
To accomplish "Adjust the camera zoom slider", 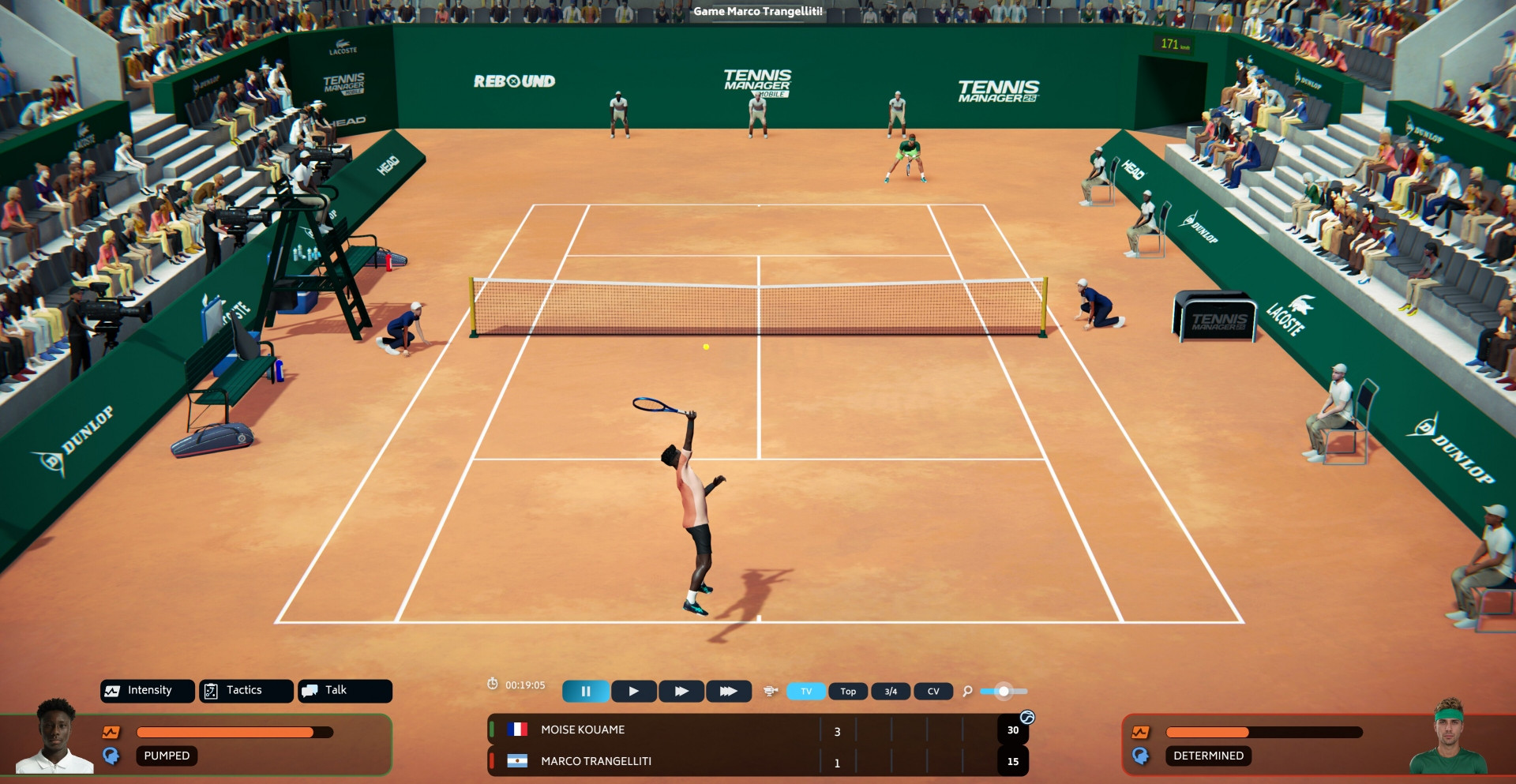I will (x=1004, y=692).
